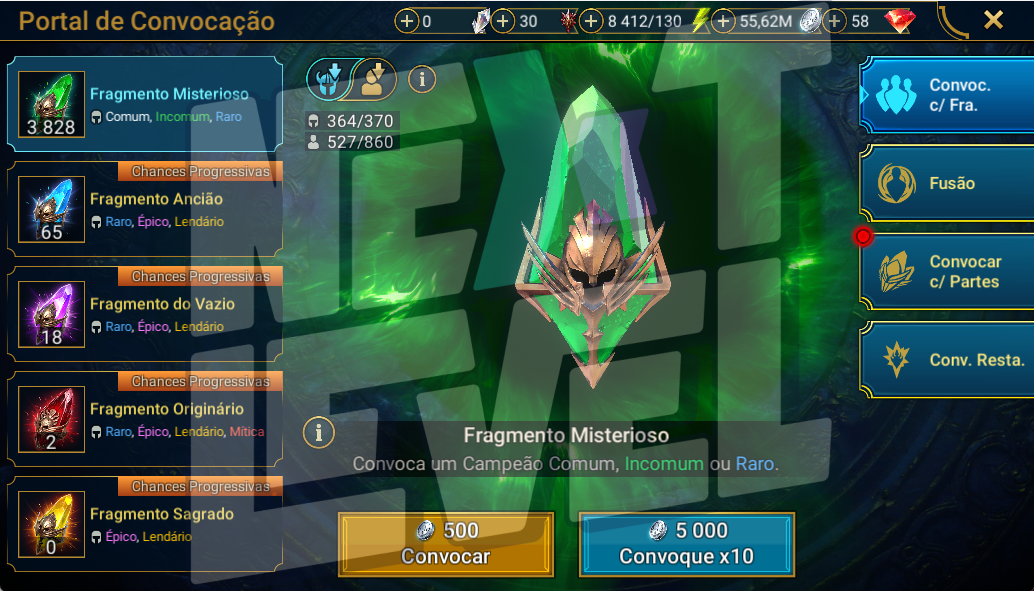Image resolution: width=1034 pixels, height=591 pixels.
Task: Toggle the helmet with arrow filter icon
Action: [327, 79]
